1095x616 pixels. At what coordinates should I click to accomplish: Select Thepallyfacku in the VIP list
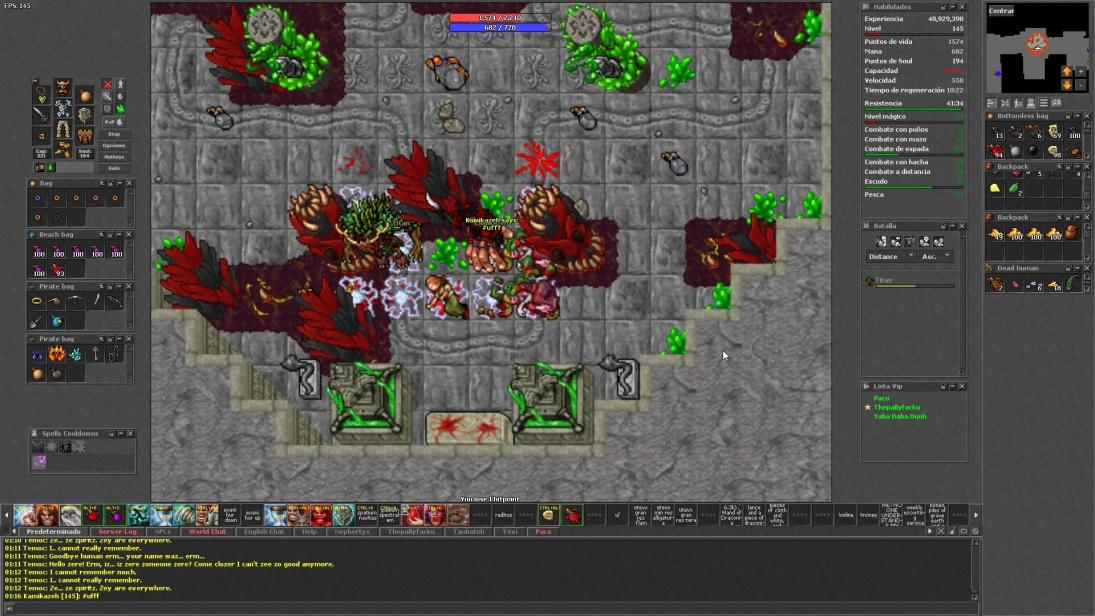(x=897, y=407)
